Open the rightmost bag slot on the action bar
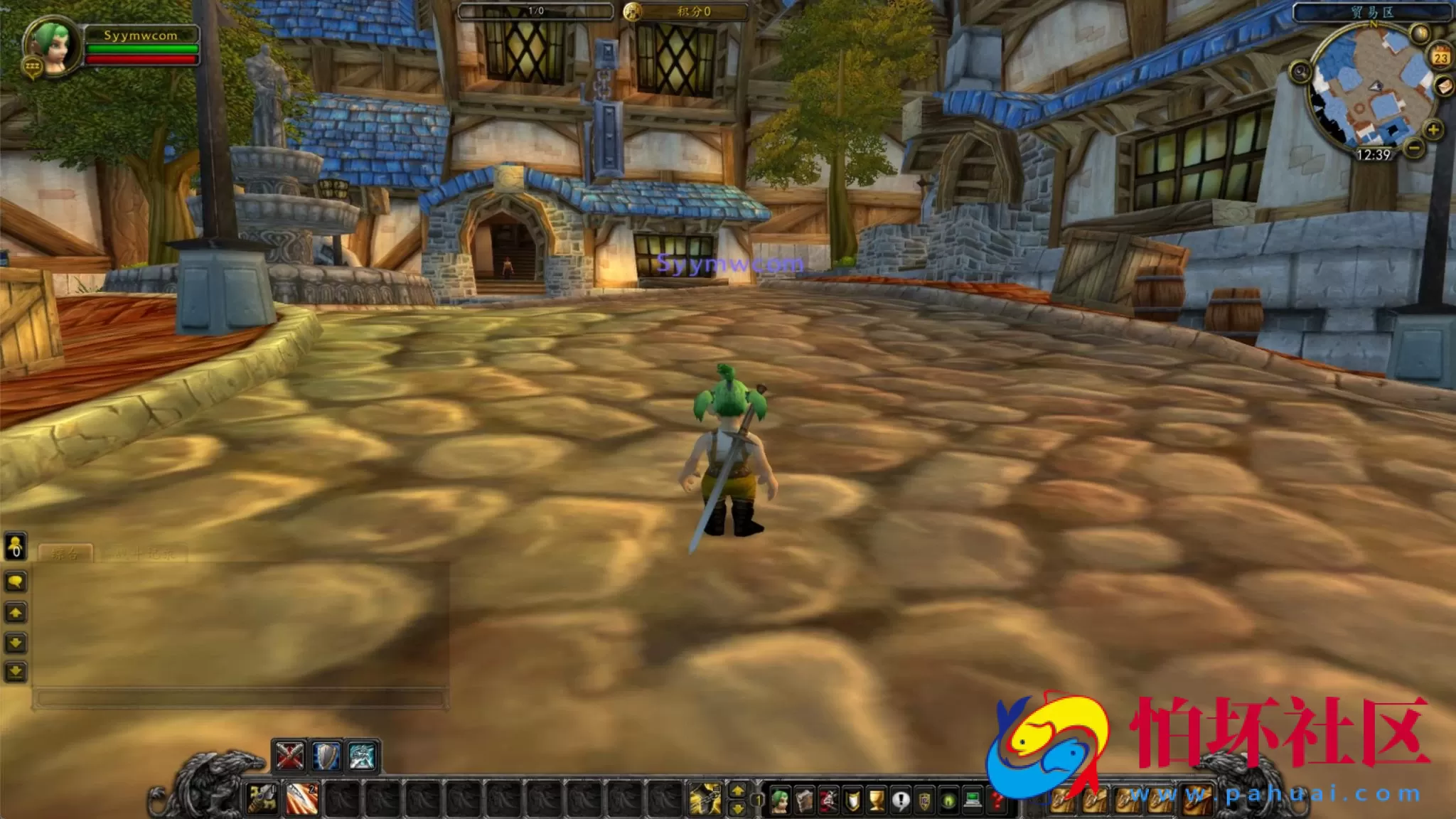The image size is (1456, 819). click(x=1195, y=798)
